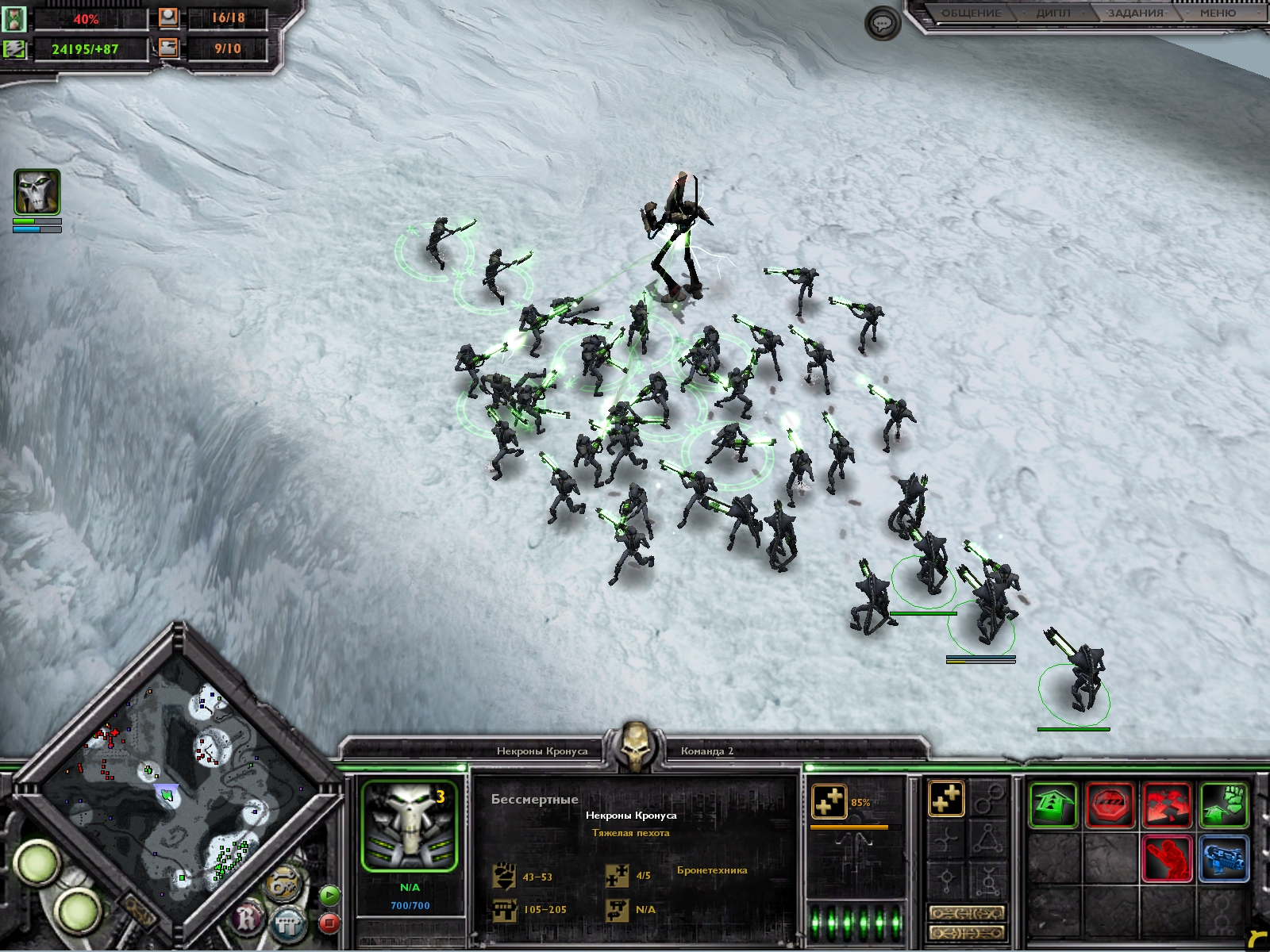Toggle the red soldier firing stance

click(x=1167, y=859)
